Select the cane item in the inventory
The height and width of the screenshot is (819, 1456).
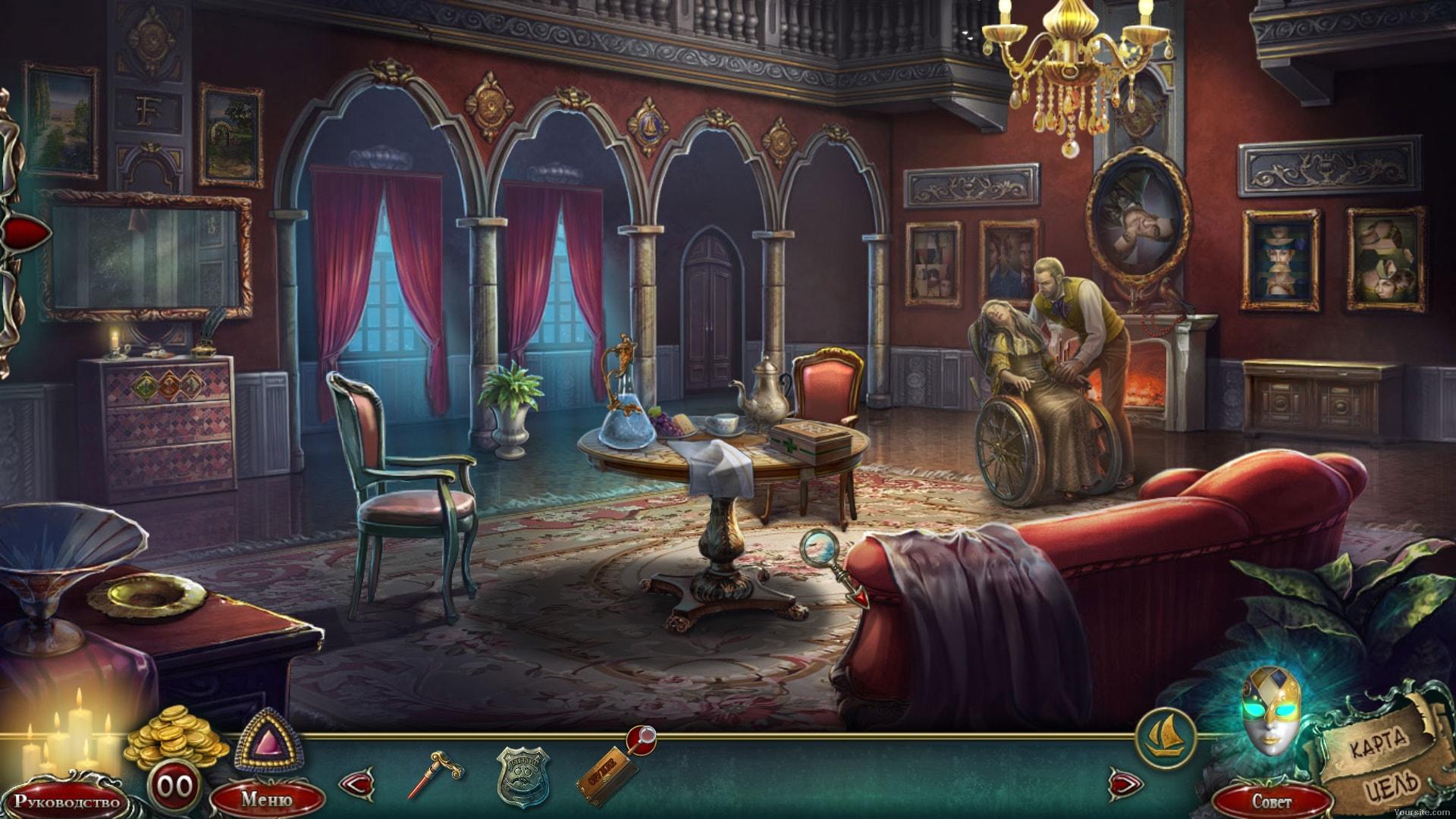coord(435,773)
